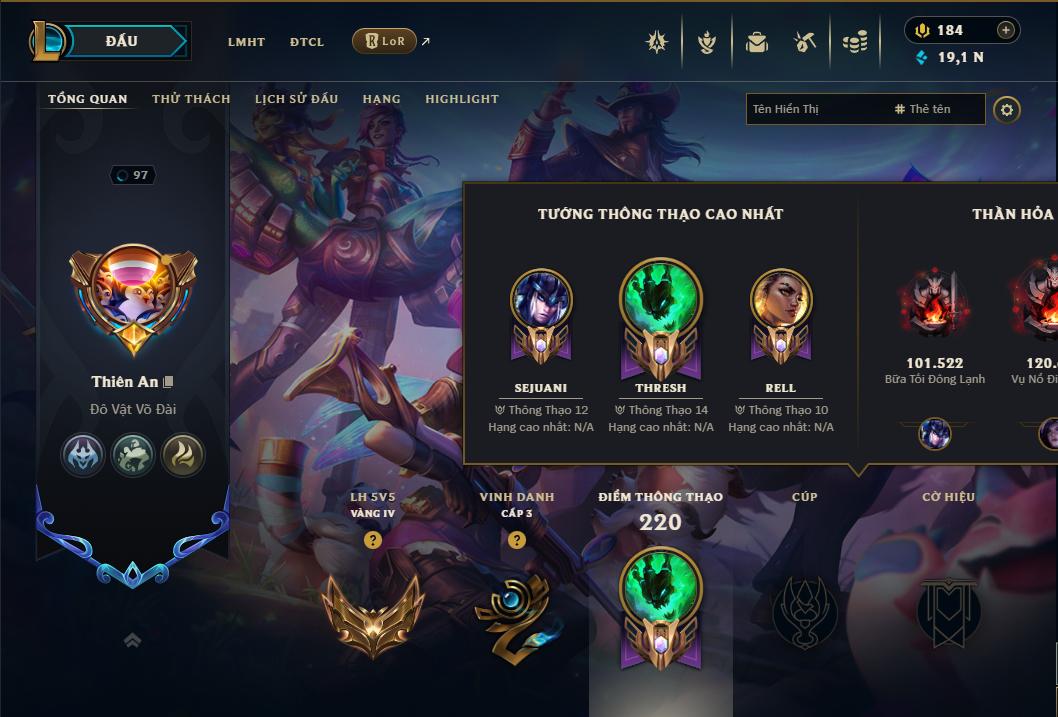Click the Tên Hiển Thị search field
This screenshot has width=1058, height=717.
pyautogui.click(x=815, y=109)
